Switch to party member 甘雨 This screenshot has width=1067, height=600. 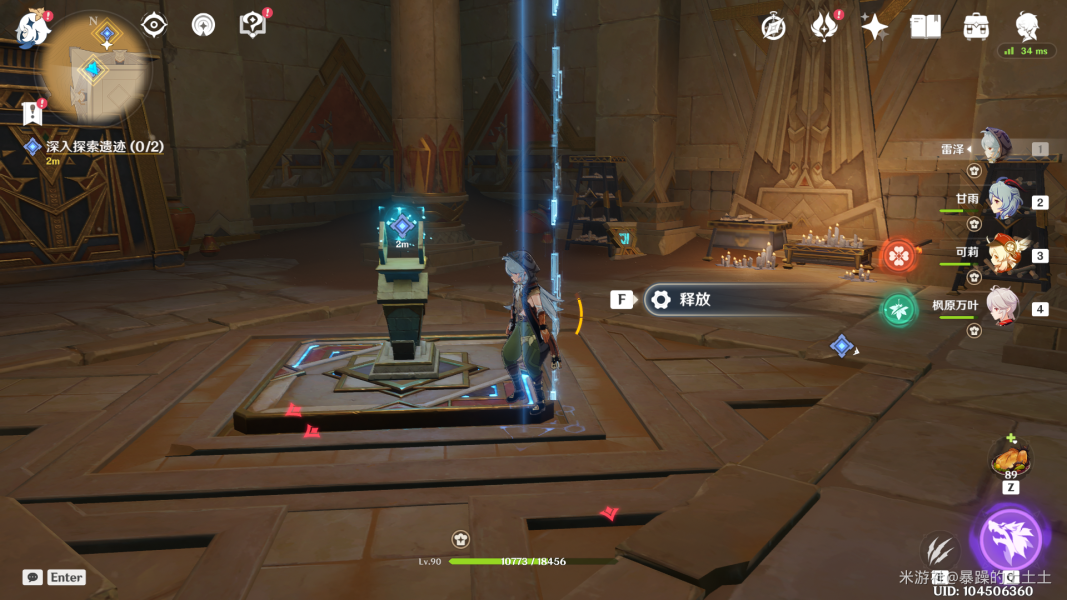pyautogui.click(x=1002, y=199)
